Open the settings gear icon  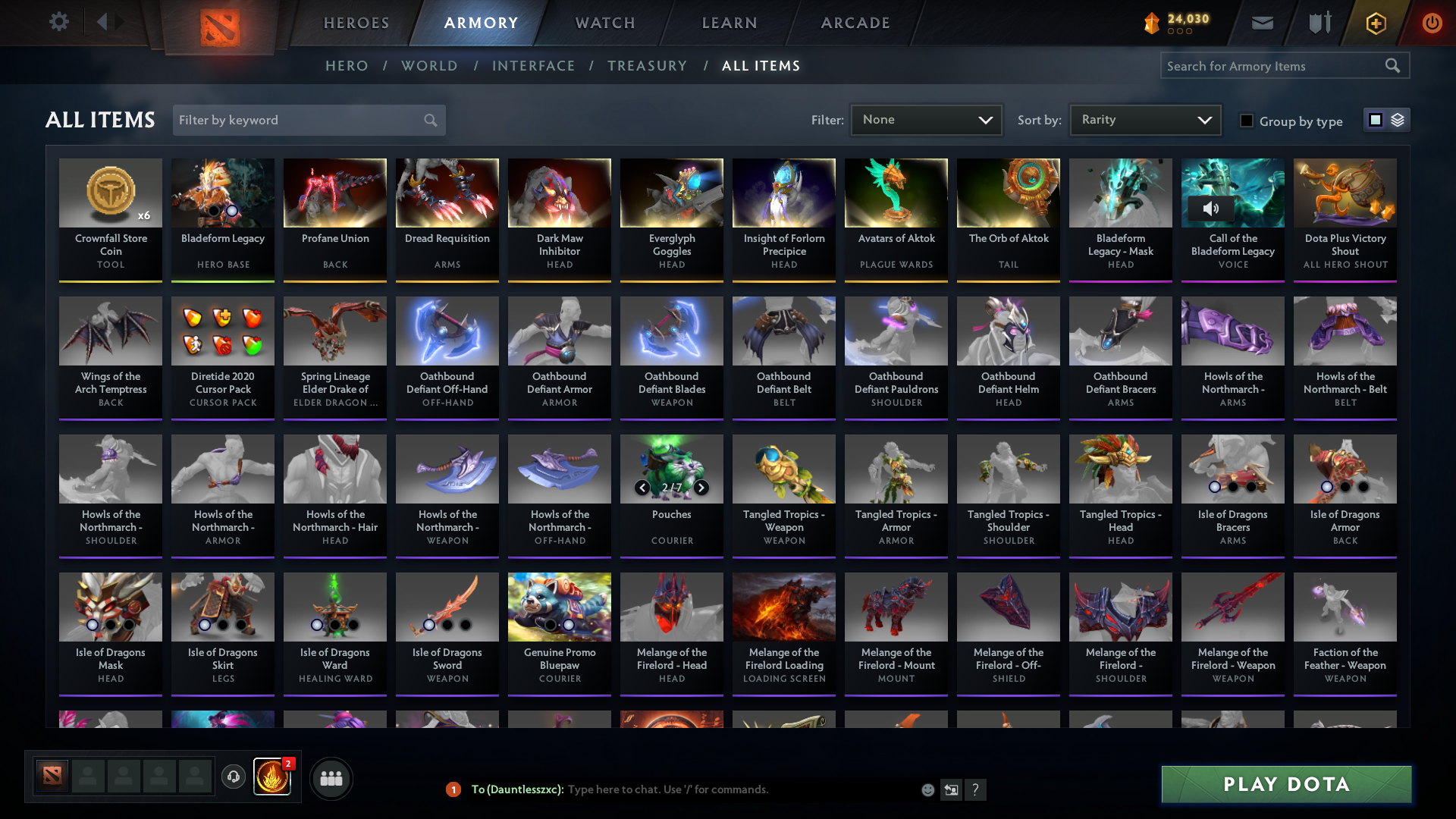click(59, 22)
